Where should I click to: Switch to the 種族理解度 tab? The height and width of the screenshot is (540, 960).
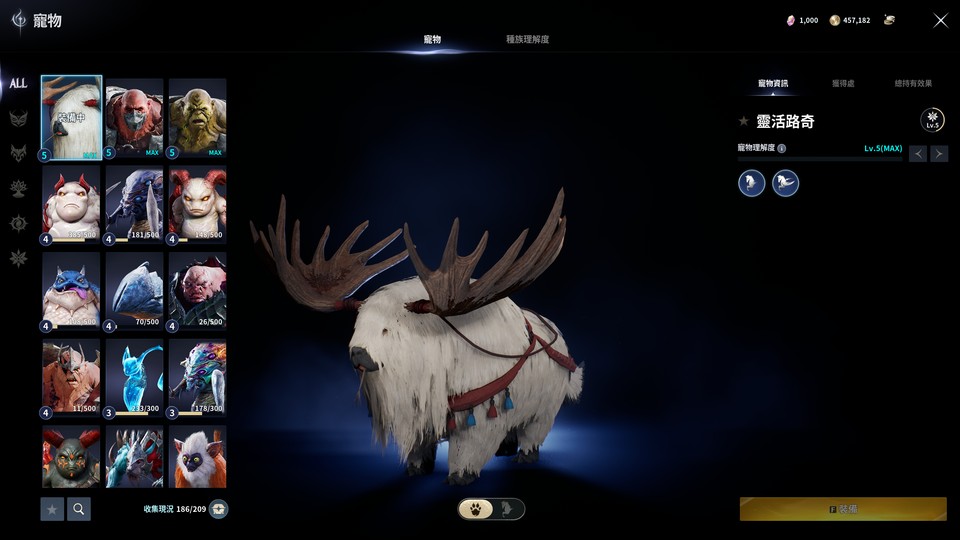click(527, 40)
